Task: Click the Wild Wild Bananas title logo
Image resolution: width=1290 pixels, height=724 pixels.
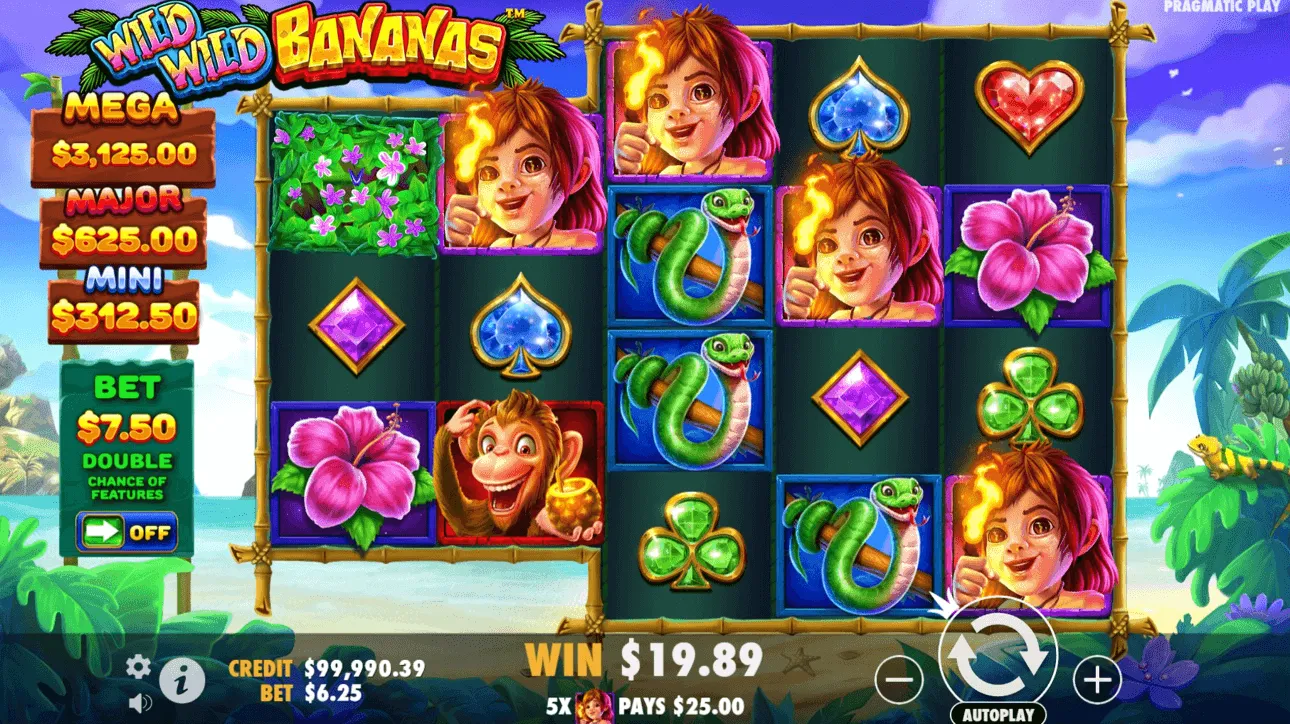Action: tap(290, 45)
